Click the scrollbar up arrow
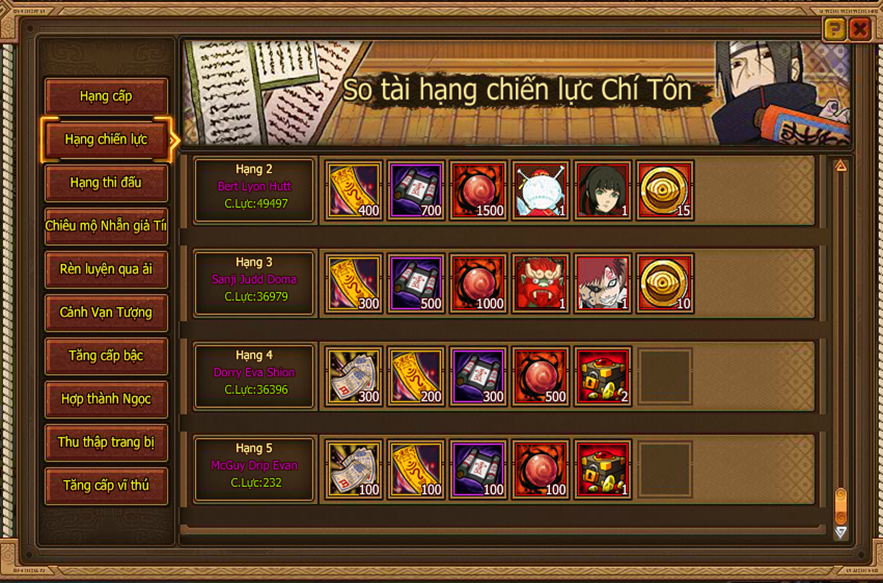 click(x=841, y=166)
